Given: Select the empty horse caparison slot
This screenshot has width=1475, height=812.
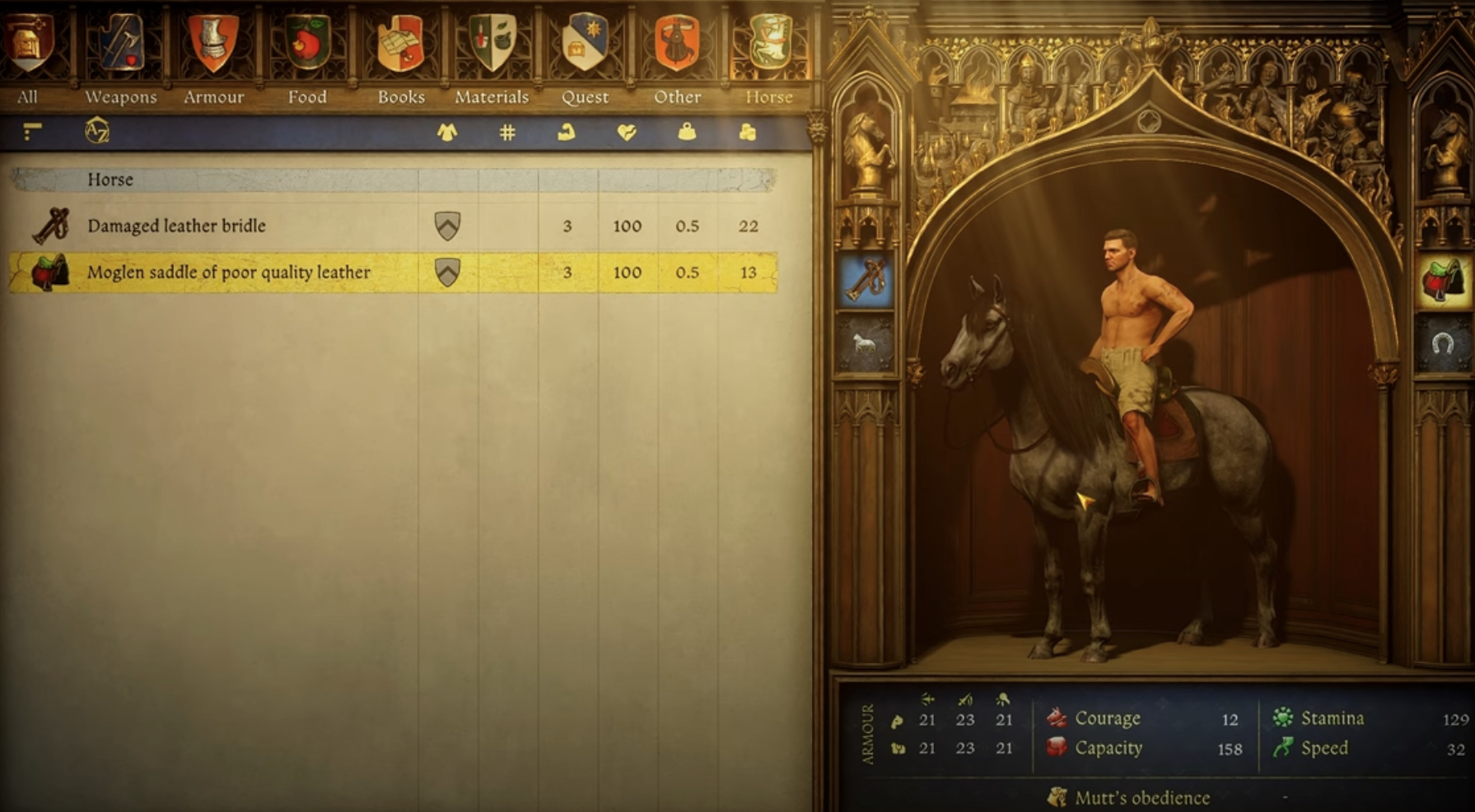Looking at the screenshot, I should tap(865, 343).
